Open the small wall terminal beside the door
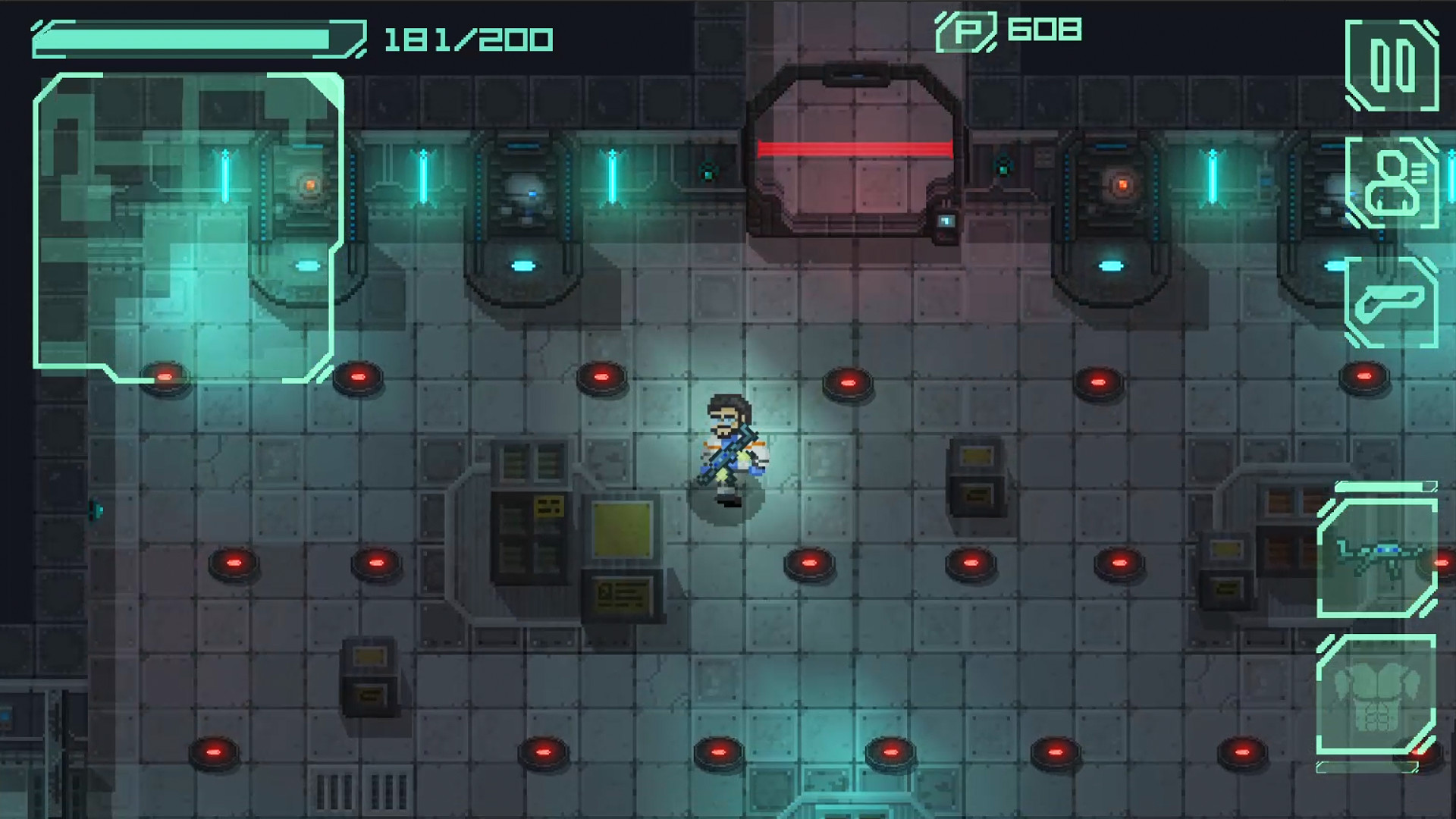 (946, 218)
